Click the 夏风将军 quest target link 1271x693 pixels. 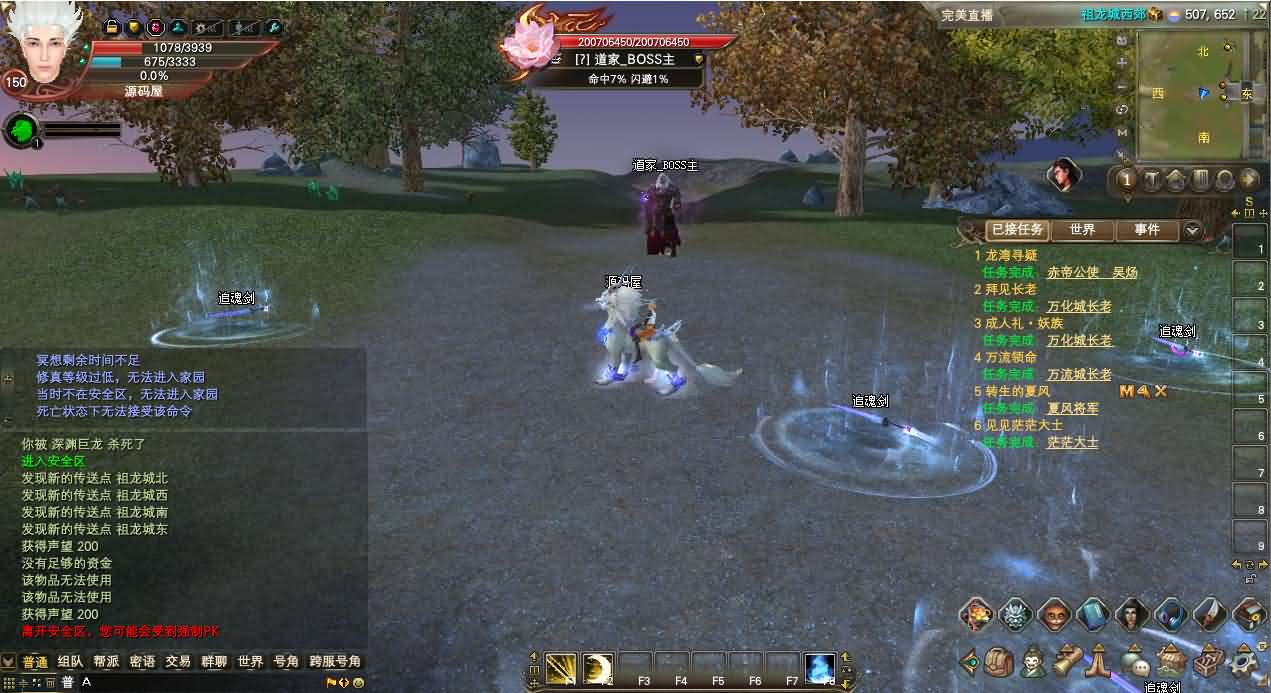tap(1073, 408)
